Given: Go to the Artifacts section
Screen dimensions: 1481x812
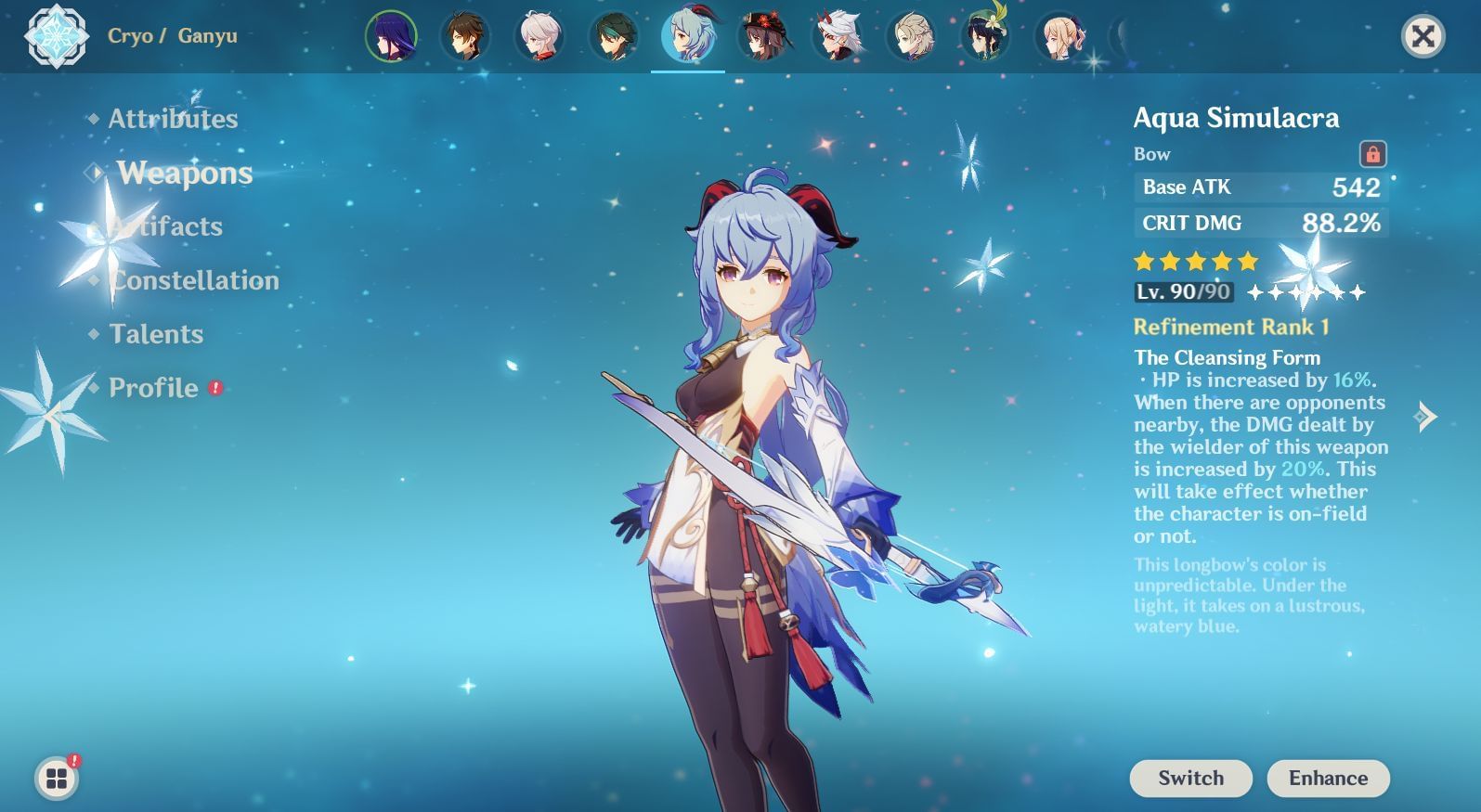Looking at the screenshot, I should pos(167,226).
